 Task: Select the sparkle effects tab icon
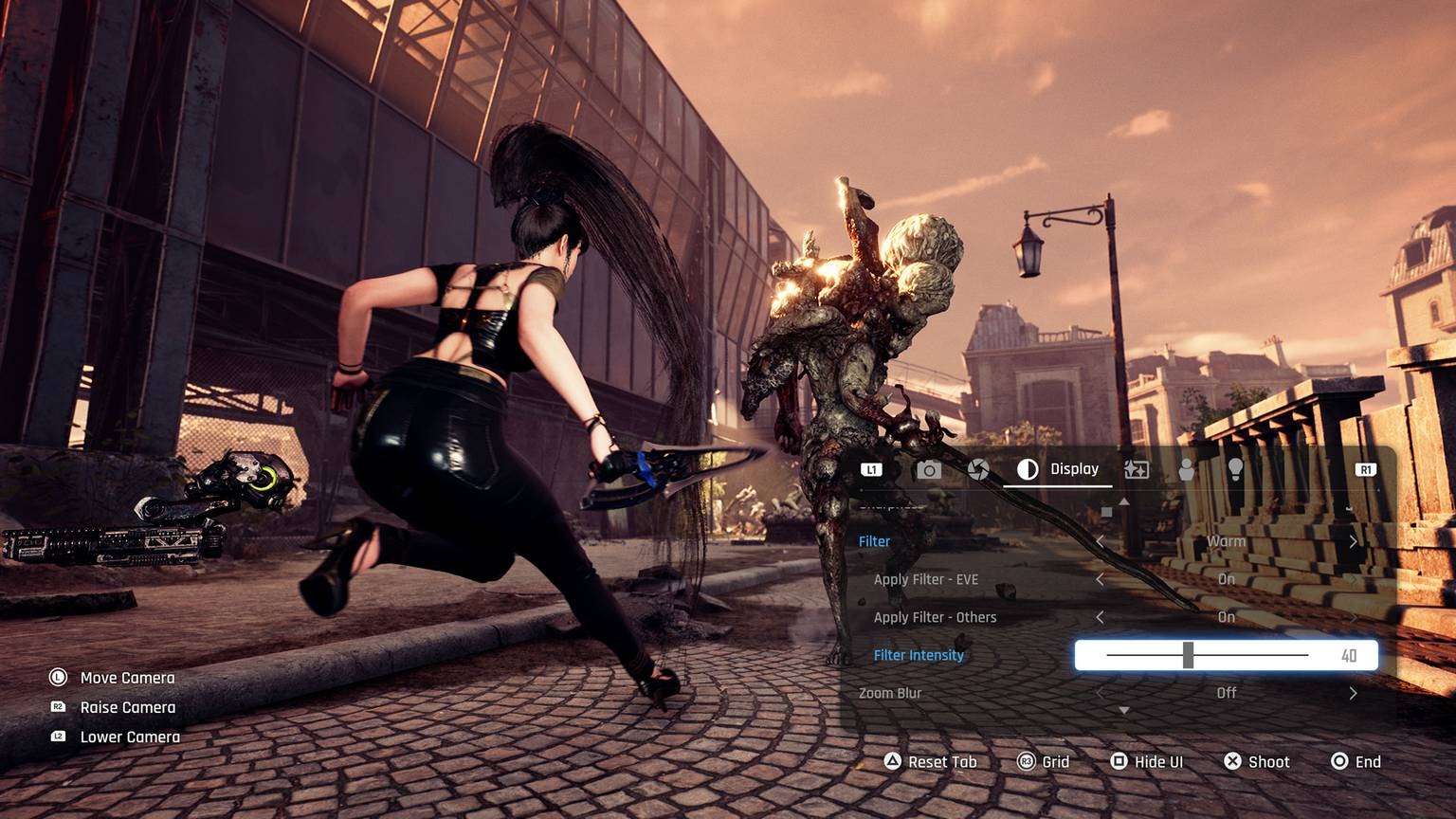tap(1135, 468)
